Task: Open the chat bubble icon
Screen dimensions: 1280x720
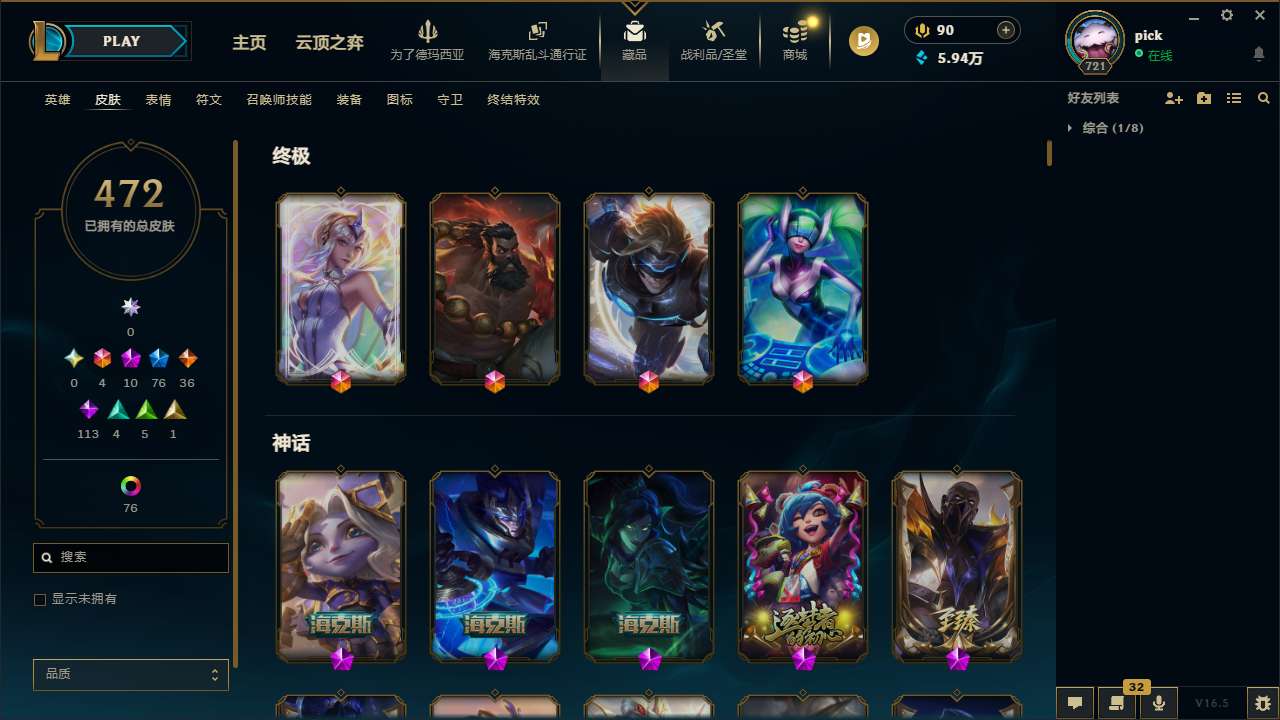Action: point(1075,703)
